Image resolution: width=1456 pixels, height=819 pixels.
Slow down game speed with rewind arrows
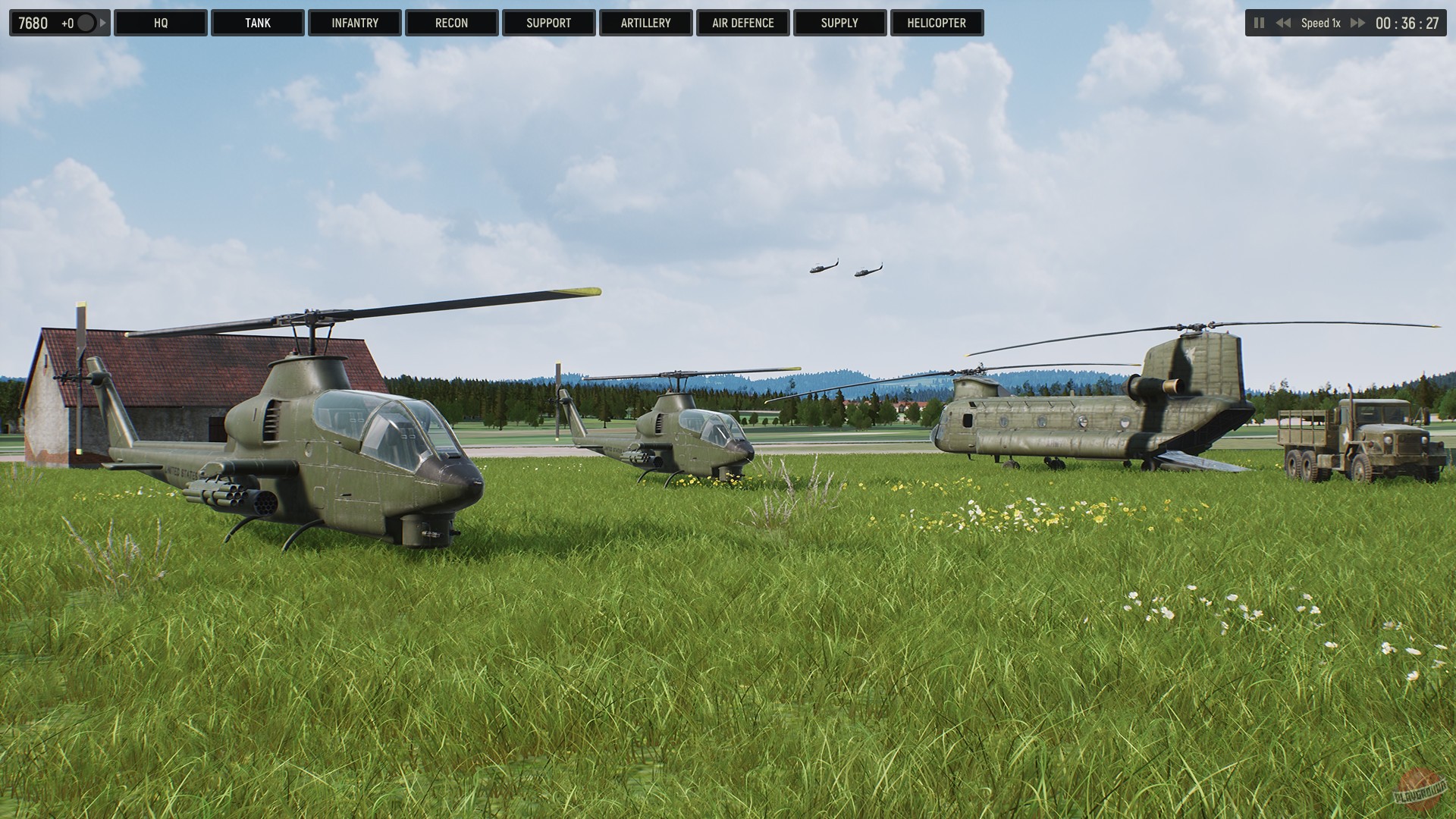tap(1283, 23)
